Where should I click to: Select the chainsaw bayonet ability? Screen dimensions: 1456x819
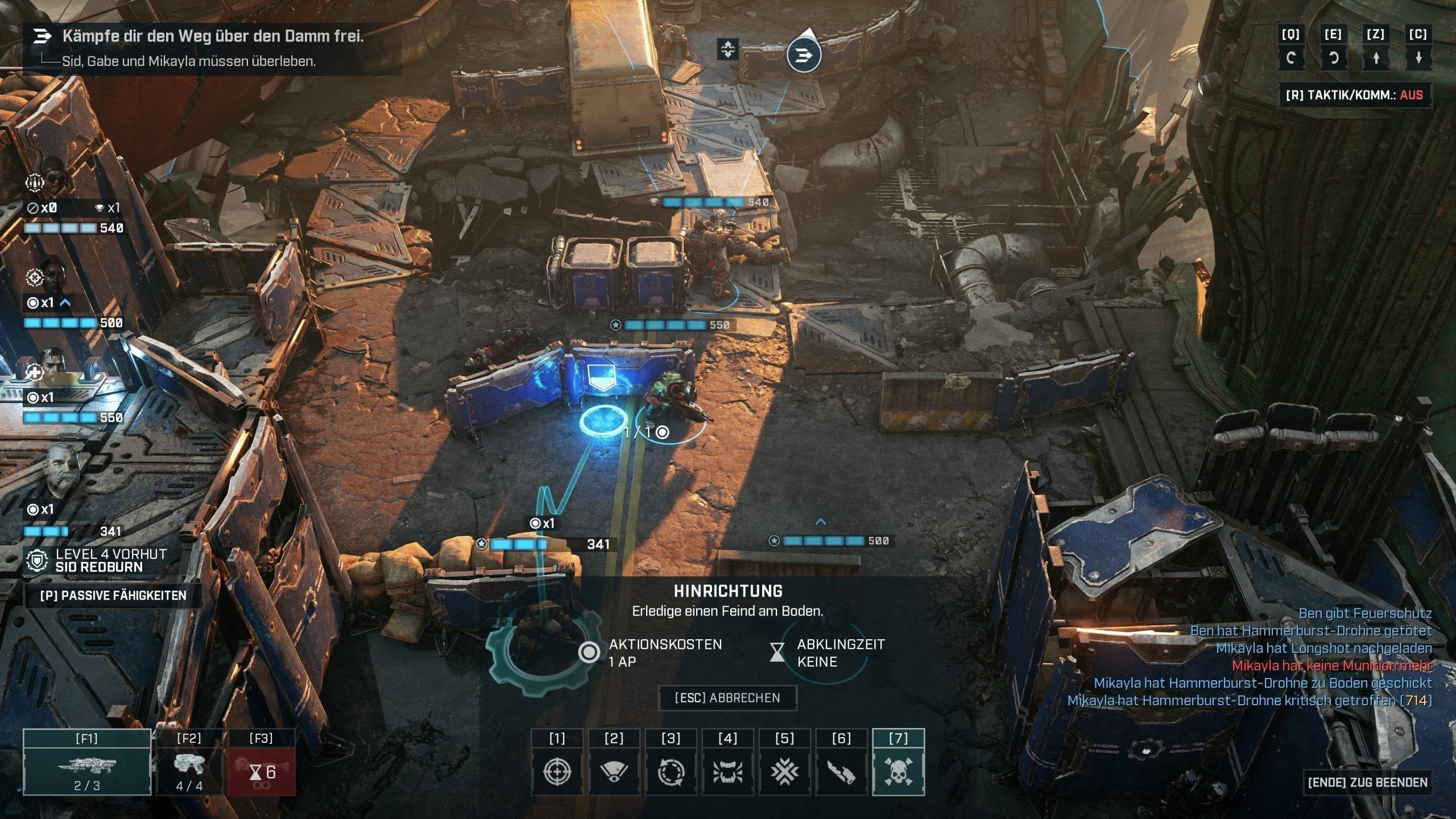click(x=842, y=771)
